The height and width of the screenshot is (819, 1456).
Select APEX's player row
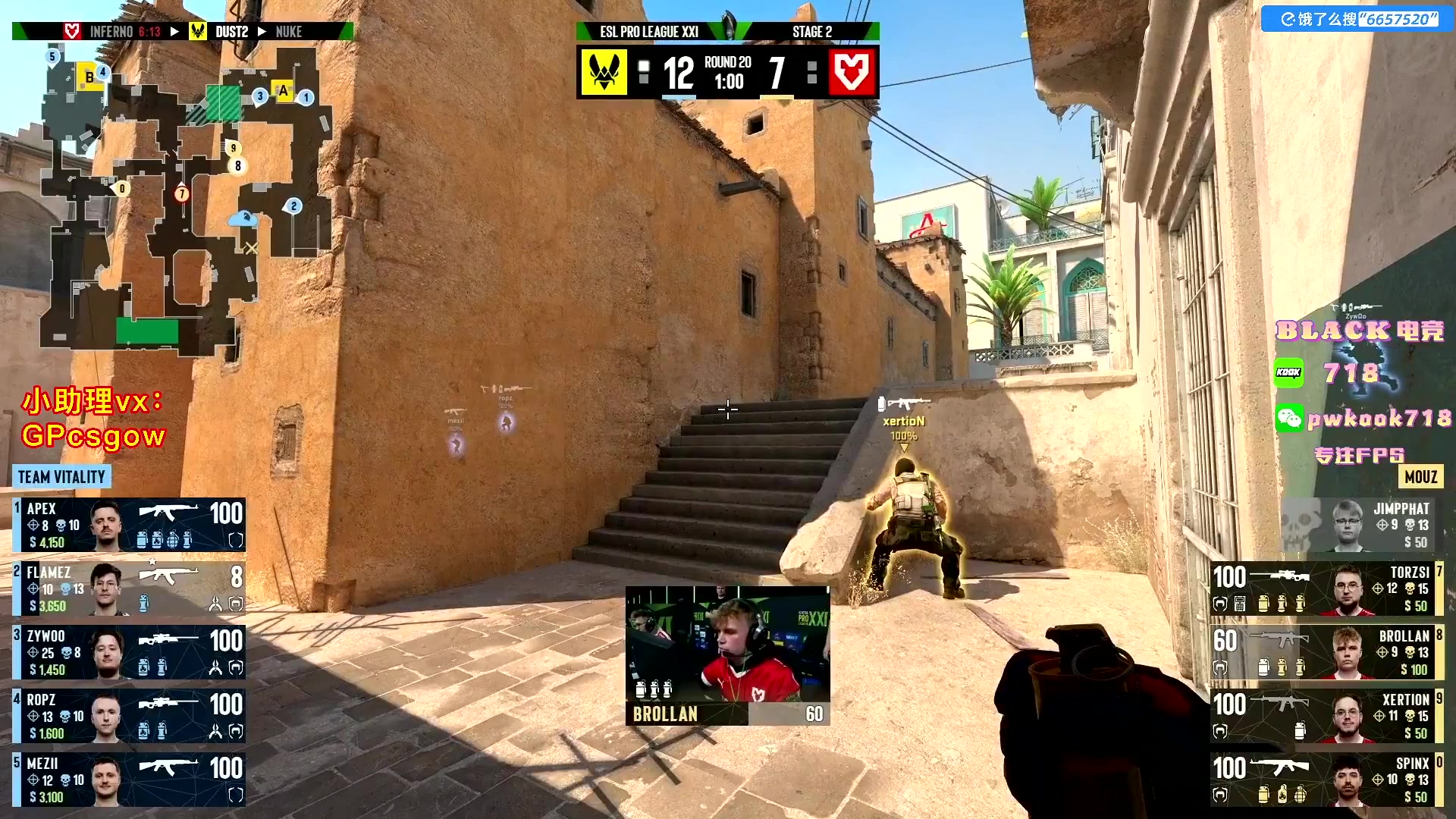[129, 525]
